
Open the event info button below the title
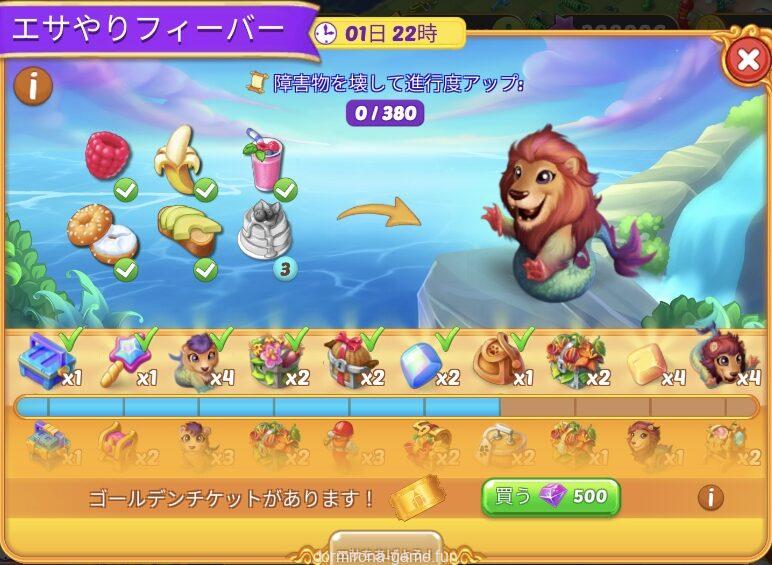tap(33, 87)
